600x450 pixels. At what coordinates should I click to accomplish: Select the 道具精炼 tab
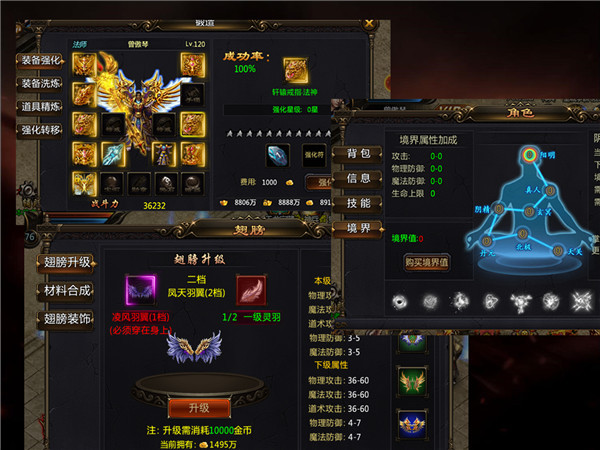coord(41,106)
